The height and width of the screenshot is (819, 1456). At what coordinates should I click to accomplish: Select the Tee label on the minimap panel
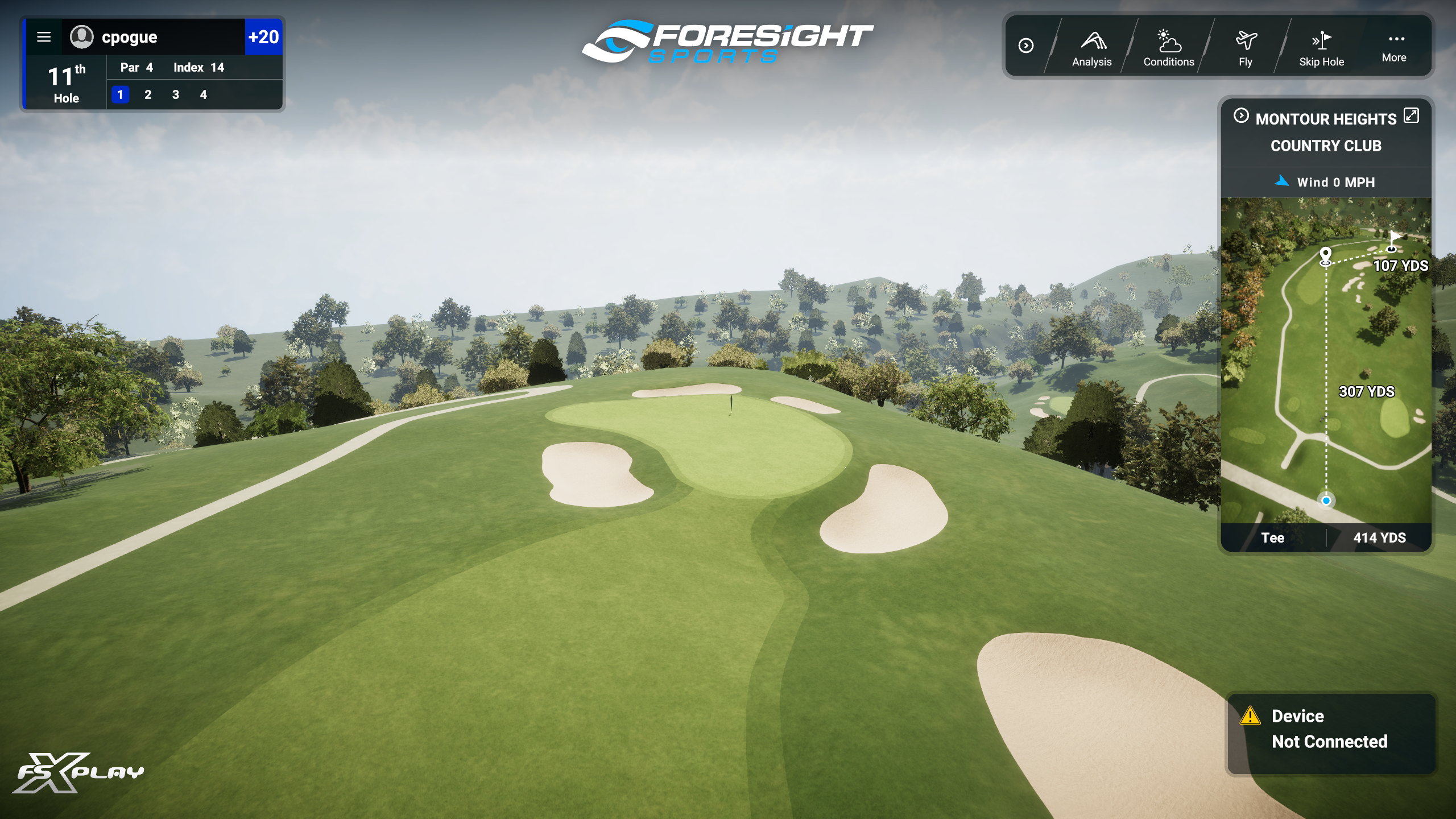pyautogui.click(x=1274, y=537)
